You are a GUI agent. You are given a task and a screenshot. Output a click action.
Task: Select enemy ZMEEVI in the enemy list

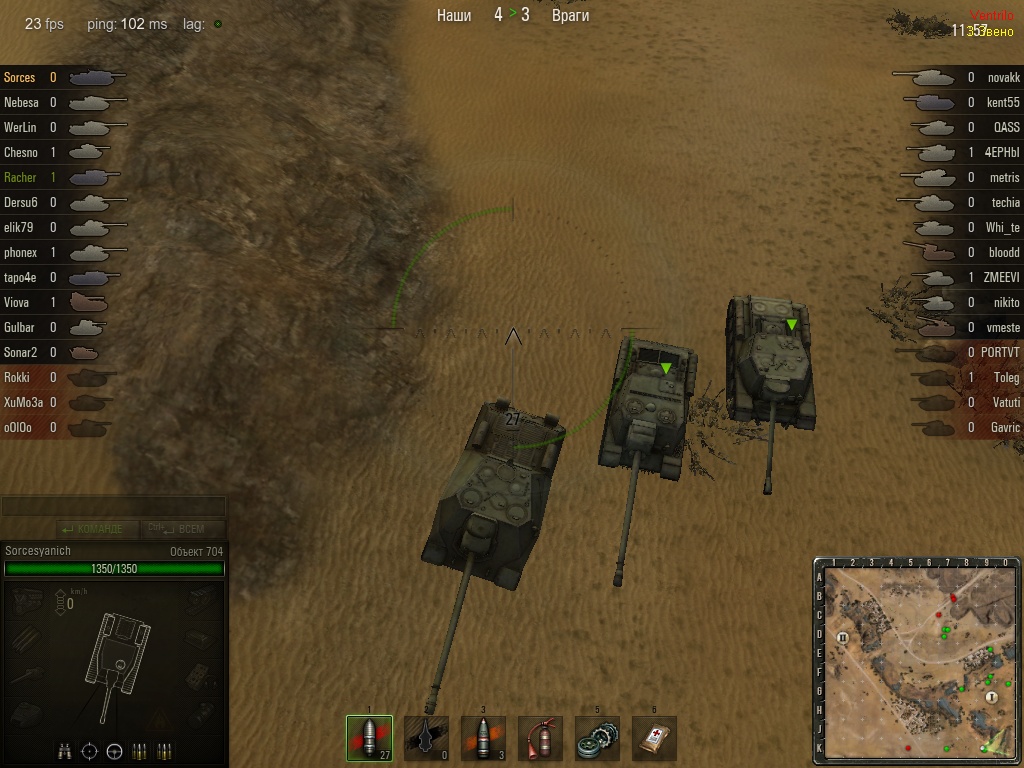pyautogui.click(x=1002, y=278)
